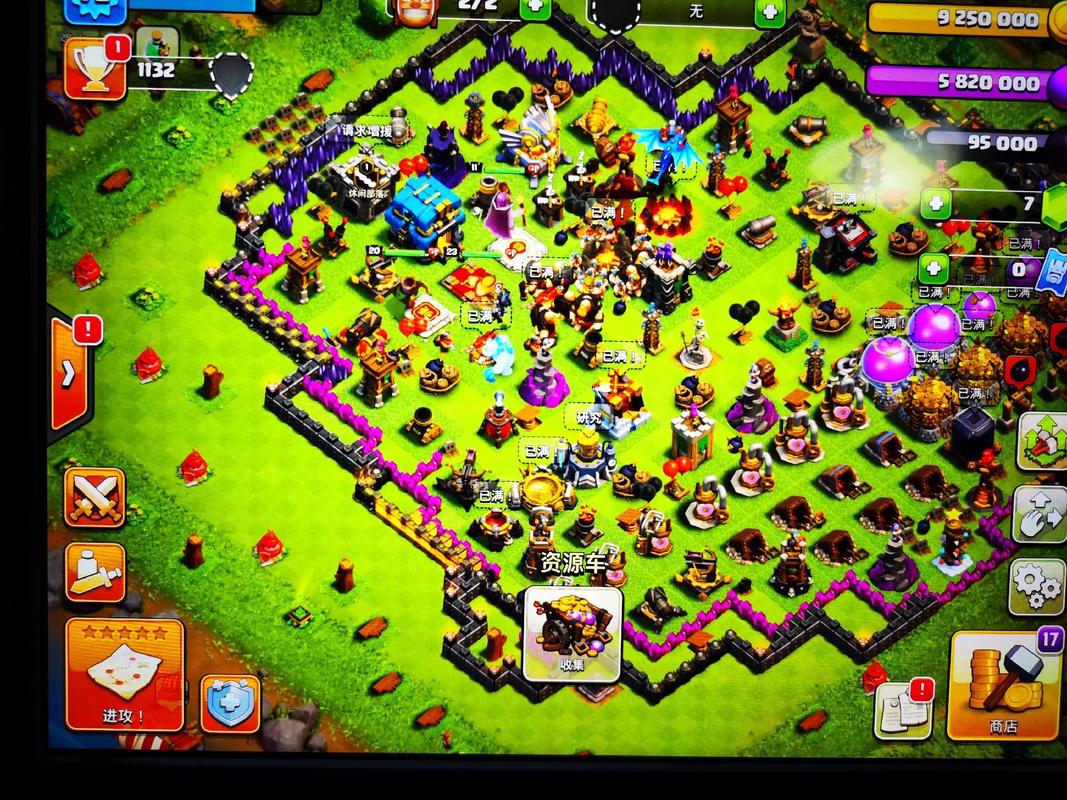Open the settings gears button
This screenshot has height=800, width=1067.
coord(1039,585)
